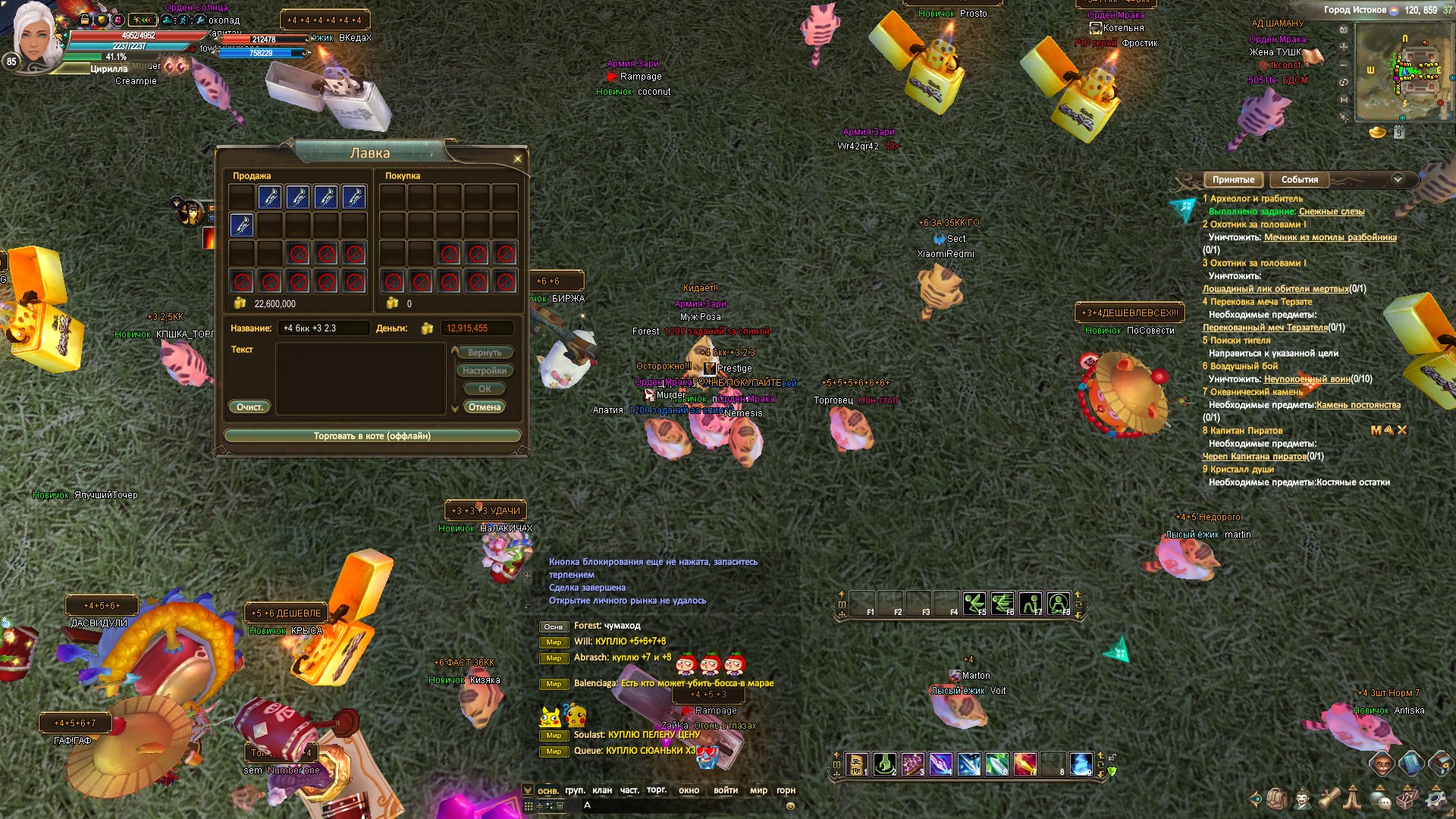Open the мир chat channel tab

point(758,790)
